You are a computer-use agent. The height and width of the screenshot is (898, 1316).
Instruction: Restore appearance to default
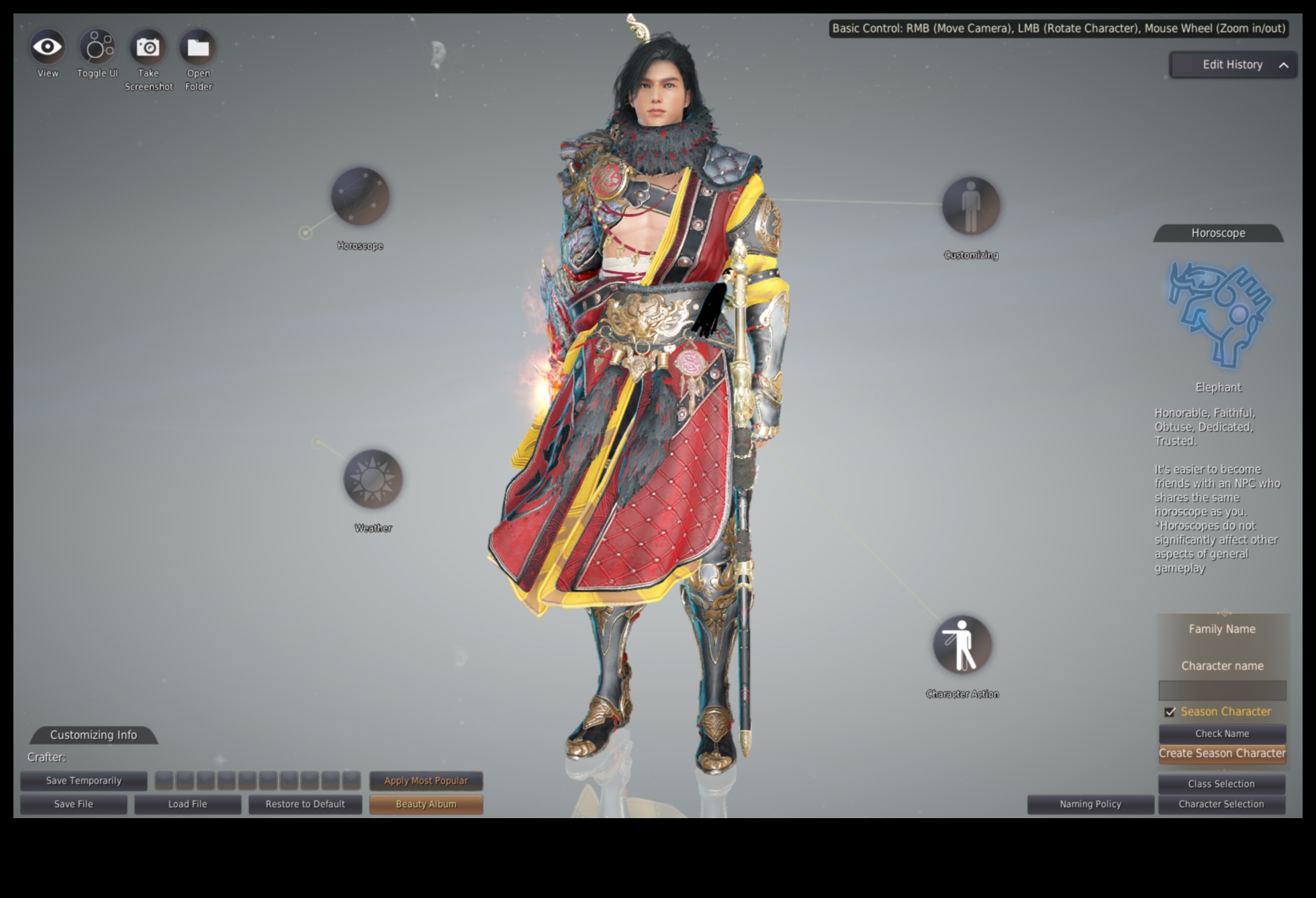coord(305,804)
